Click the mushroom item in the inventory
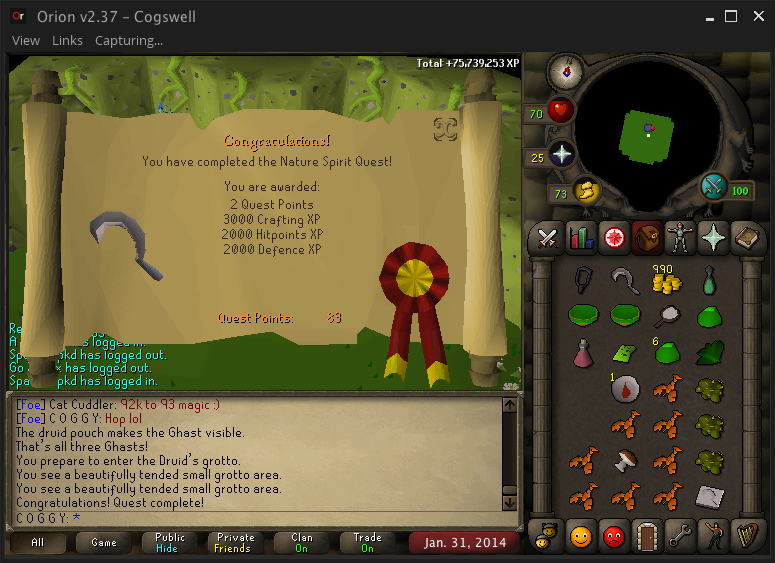 tap(626, 460)
